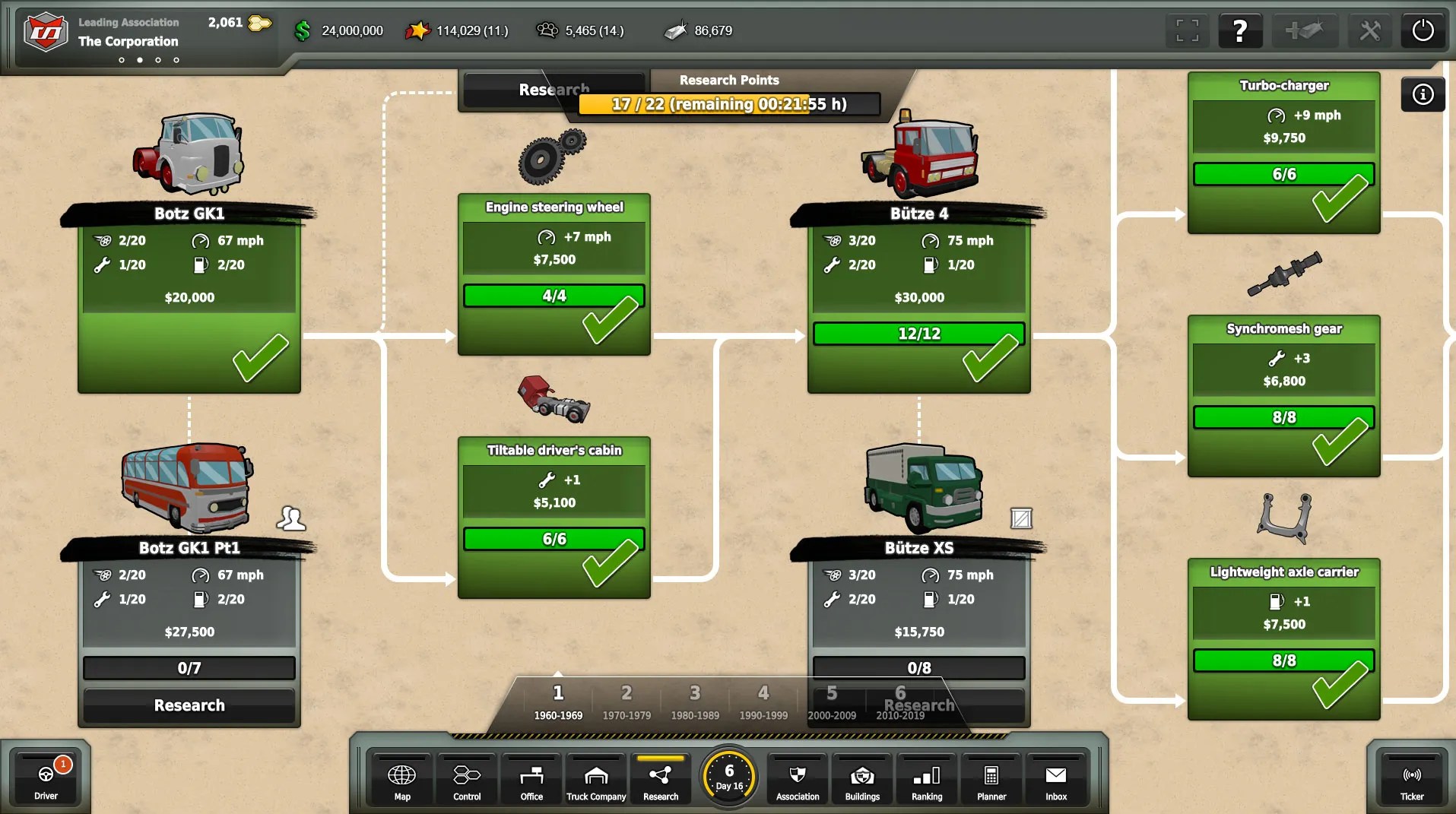
Task: Open the Buildings screen
Action: (861, 778)
